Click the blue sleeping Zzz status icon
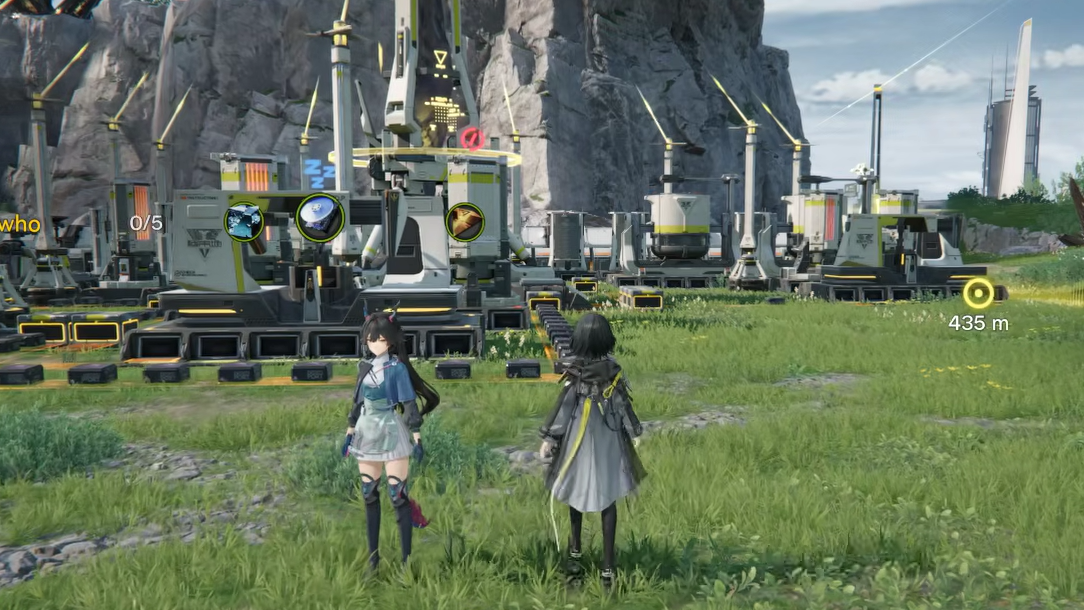This screenshot has height=610, width=1084. pos(320,173)
